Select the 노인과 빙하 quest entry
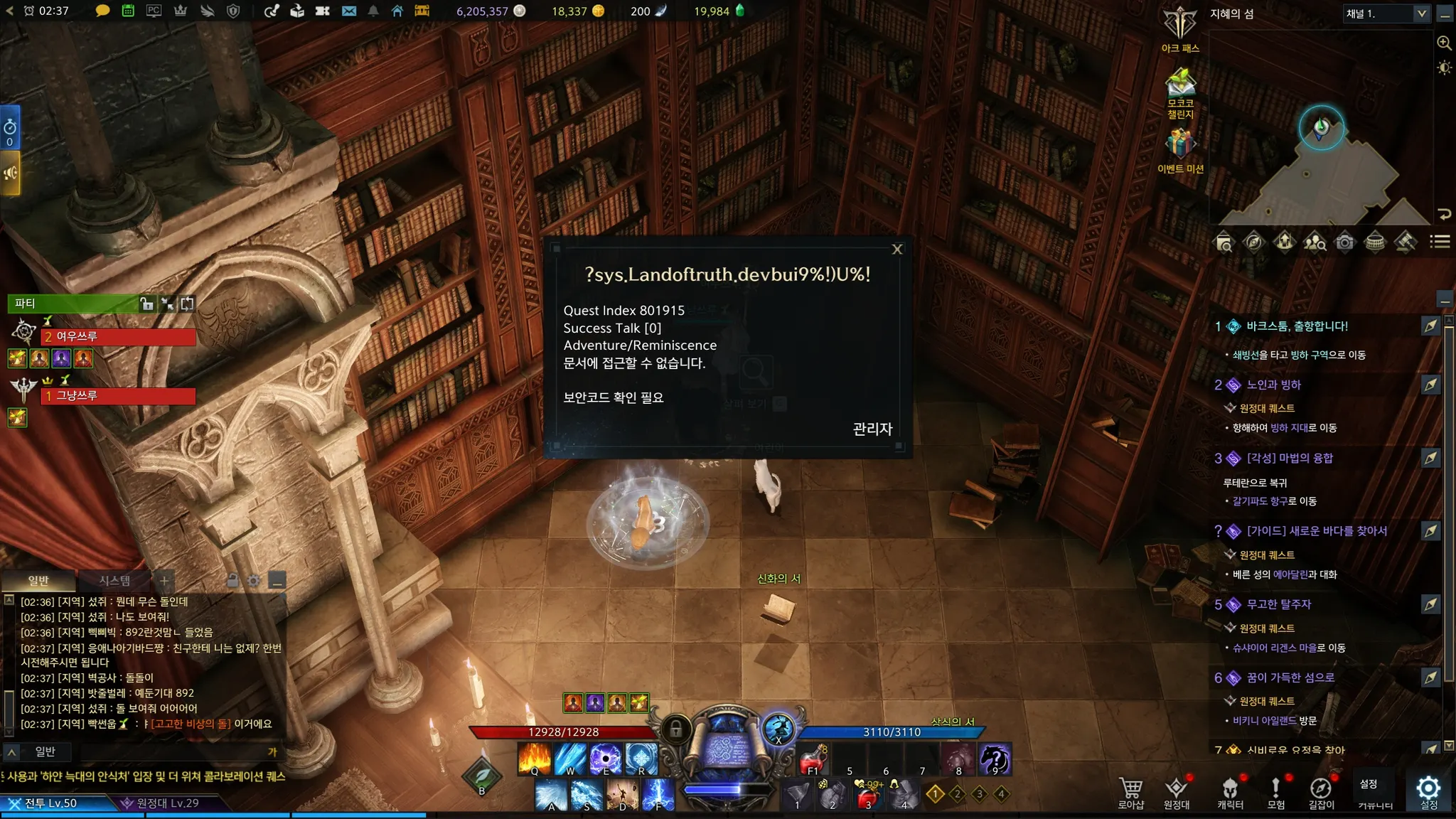The image size is (1456, 819). click(1273, 385)
